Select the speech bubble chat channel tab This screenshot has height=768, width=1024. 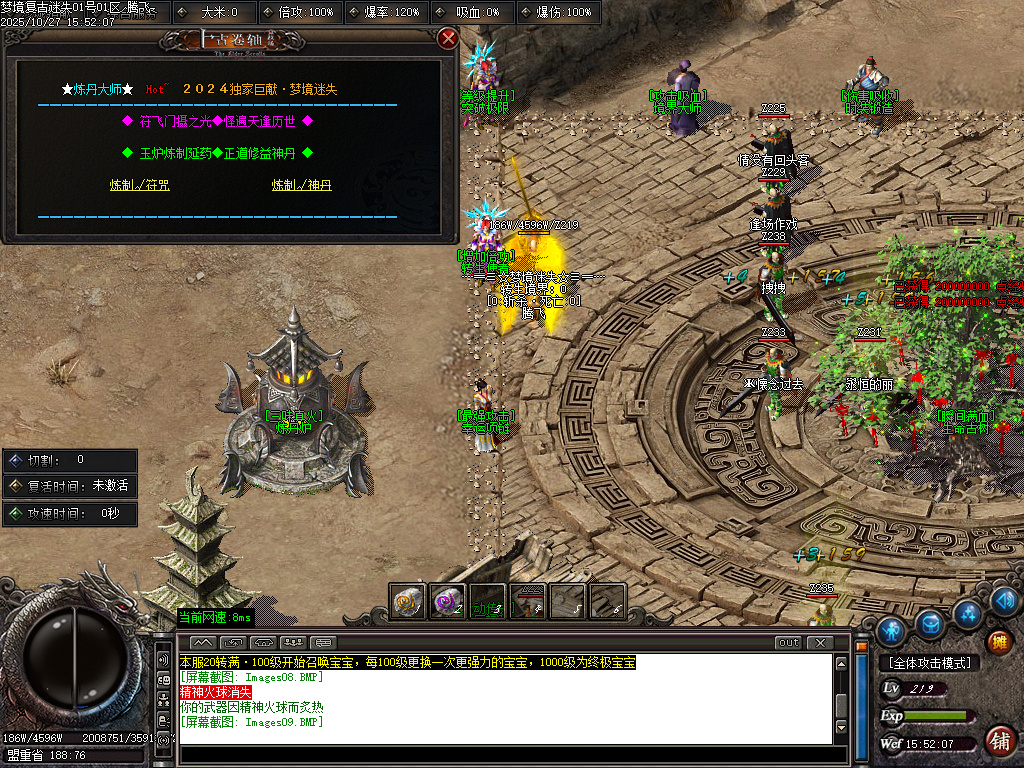323,642
